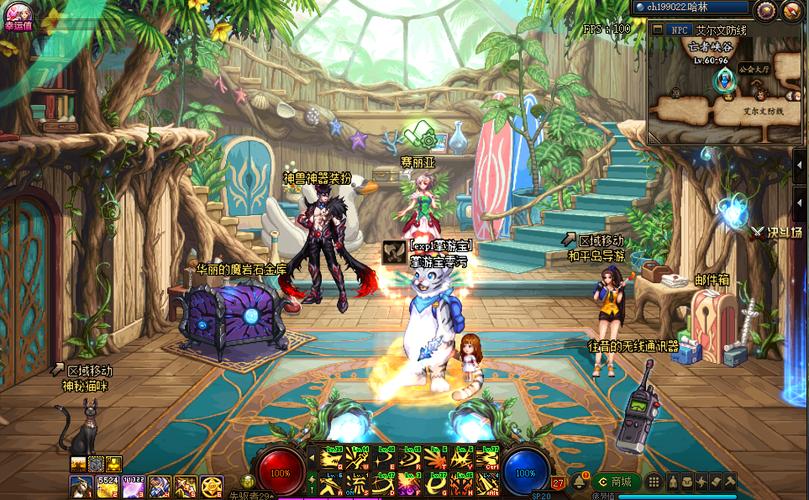This screenshot has width=809, height=500.
Task: Click the round gold emblem button above minimap
Action: (766, 10)
